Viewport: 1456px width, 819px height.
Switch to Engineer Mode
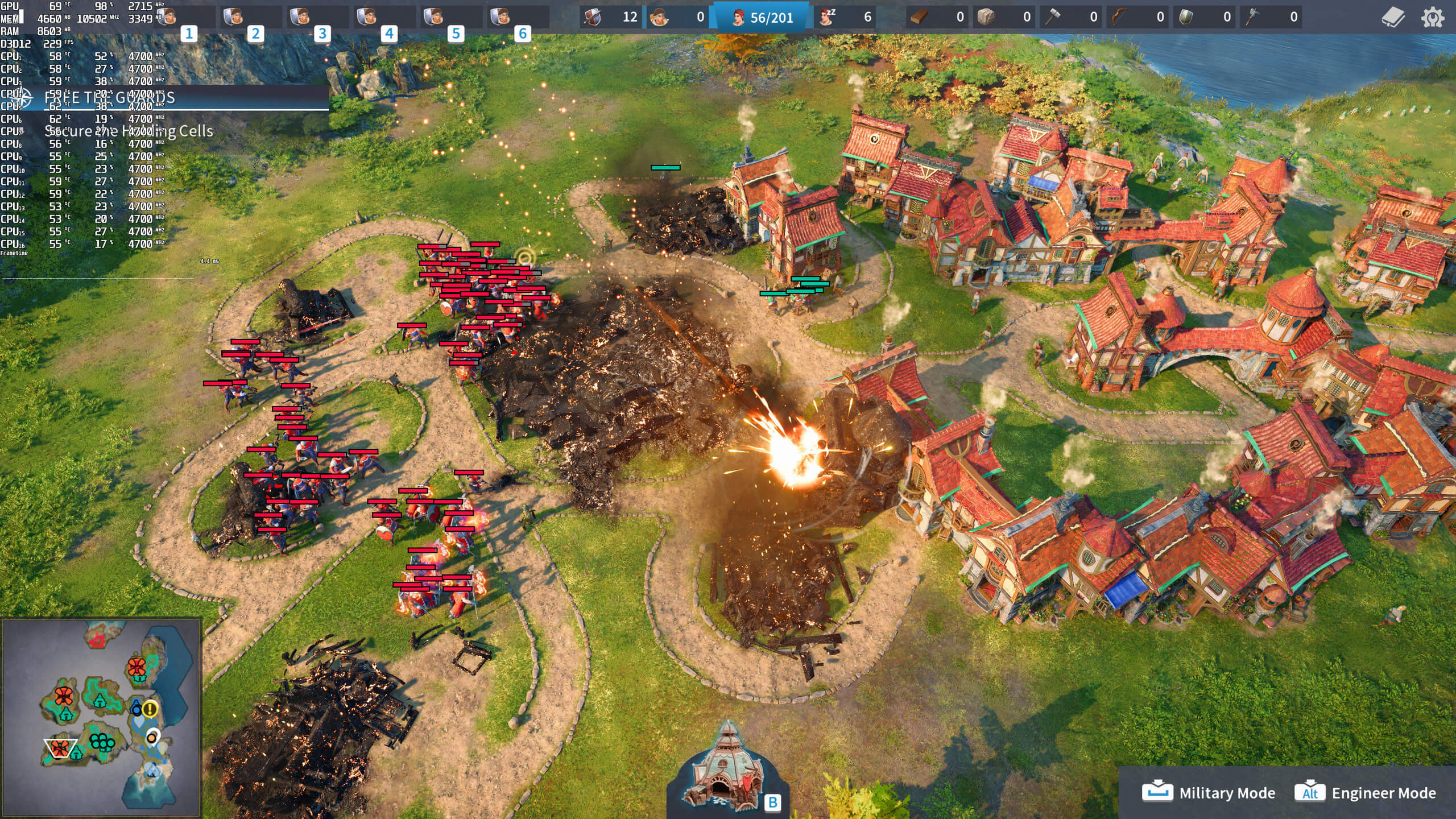1365,793
